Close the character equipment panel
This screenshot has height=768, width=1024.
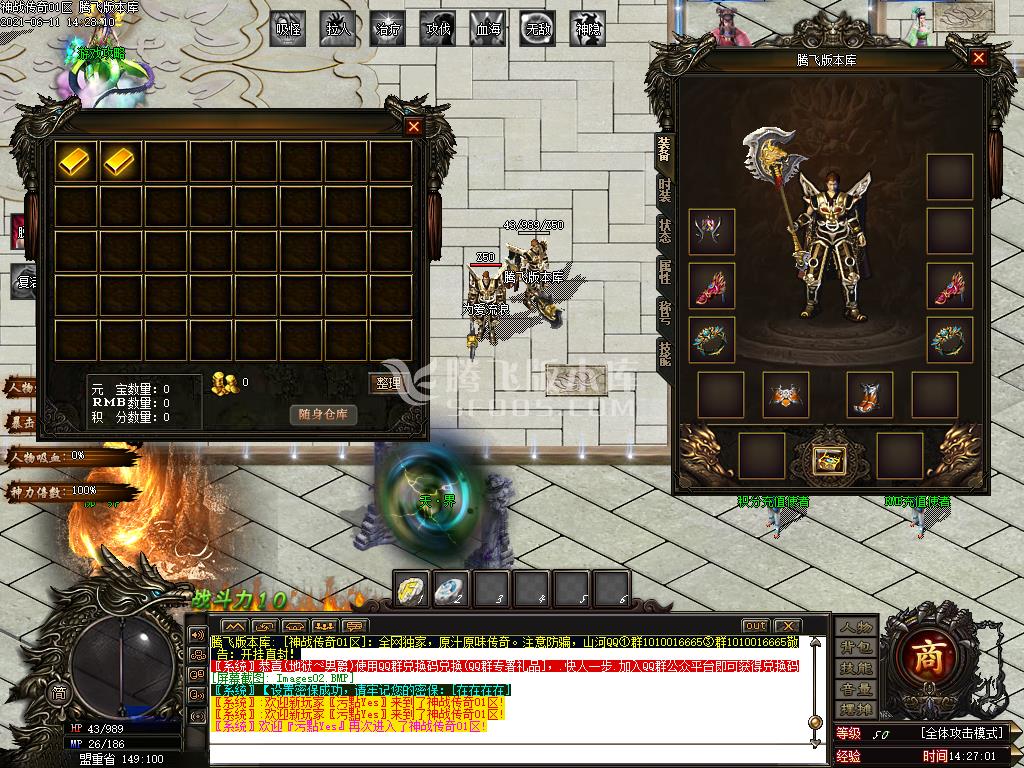[979, 58]
